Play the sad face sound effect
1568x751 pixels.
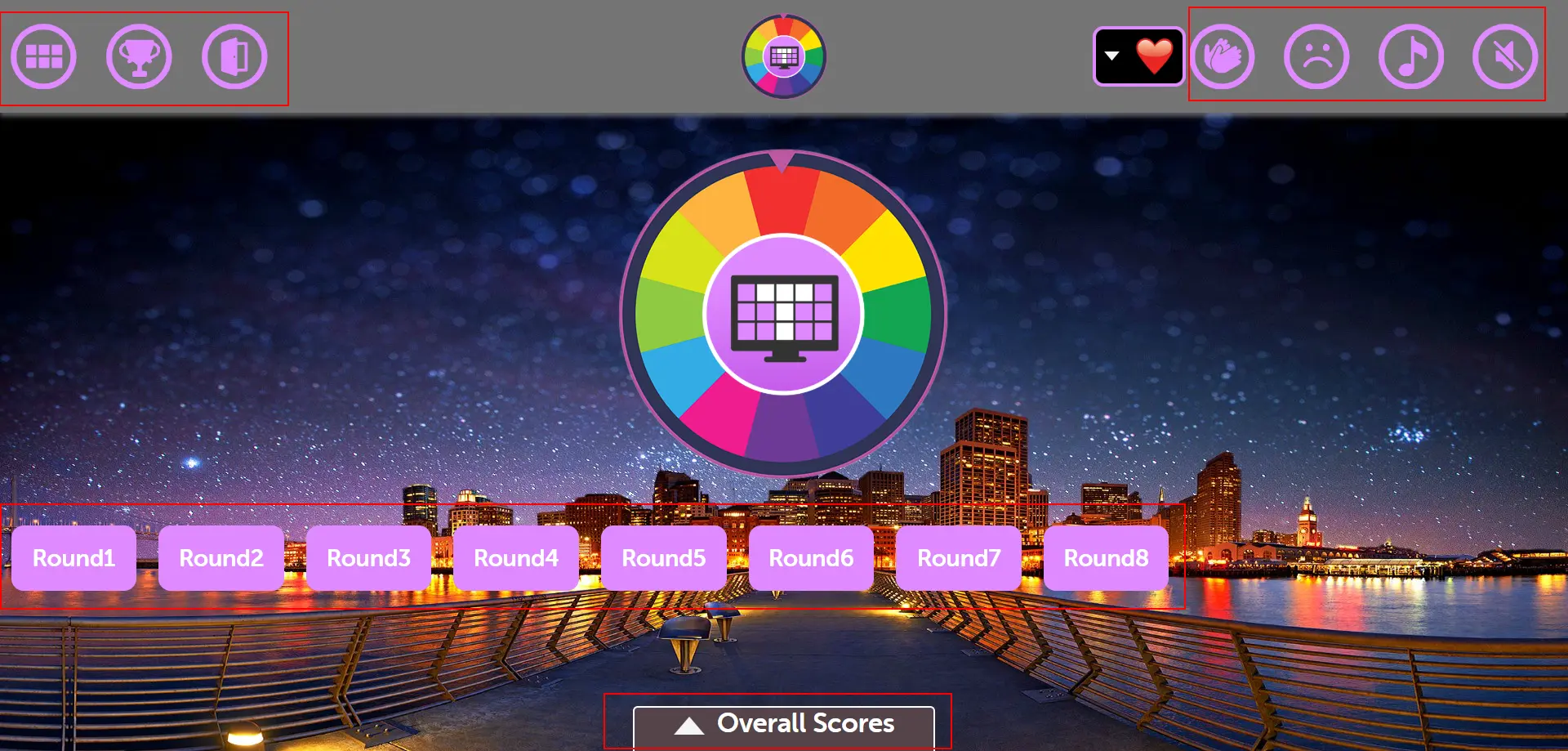(1317, 56)
